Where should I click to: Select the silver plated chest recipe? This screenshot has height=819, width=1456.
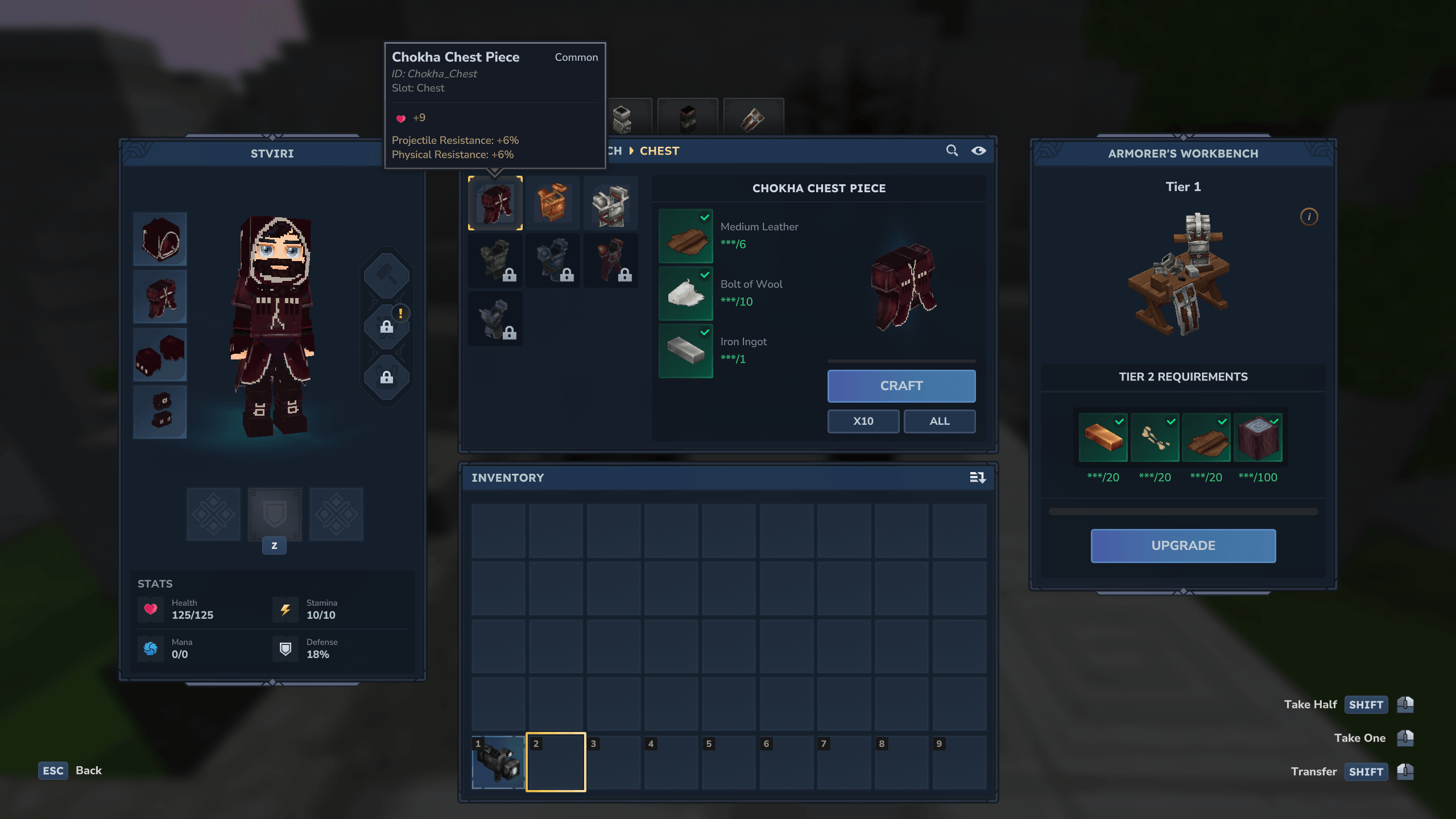610,203
